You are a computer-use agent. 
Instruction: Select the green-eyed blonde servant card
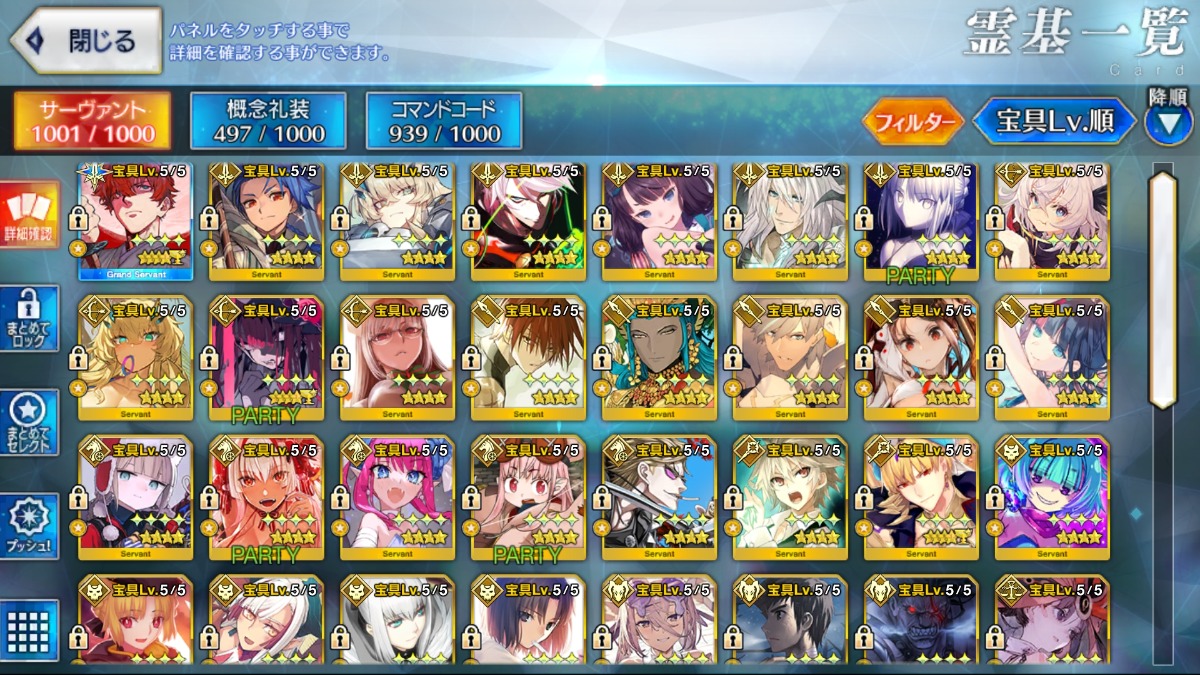tap(136, 353)
